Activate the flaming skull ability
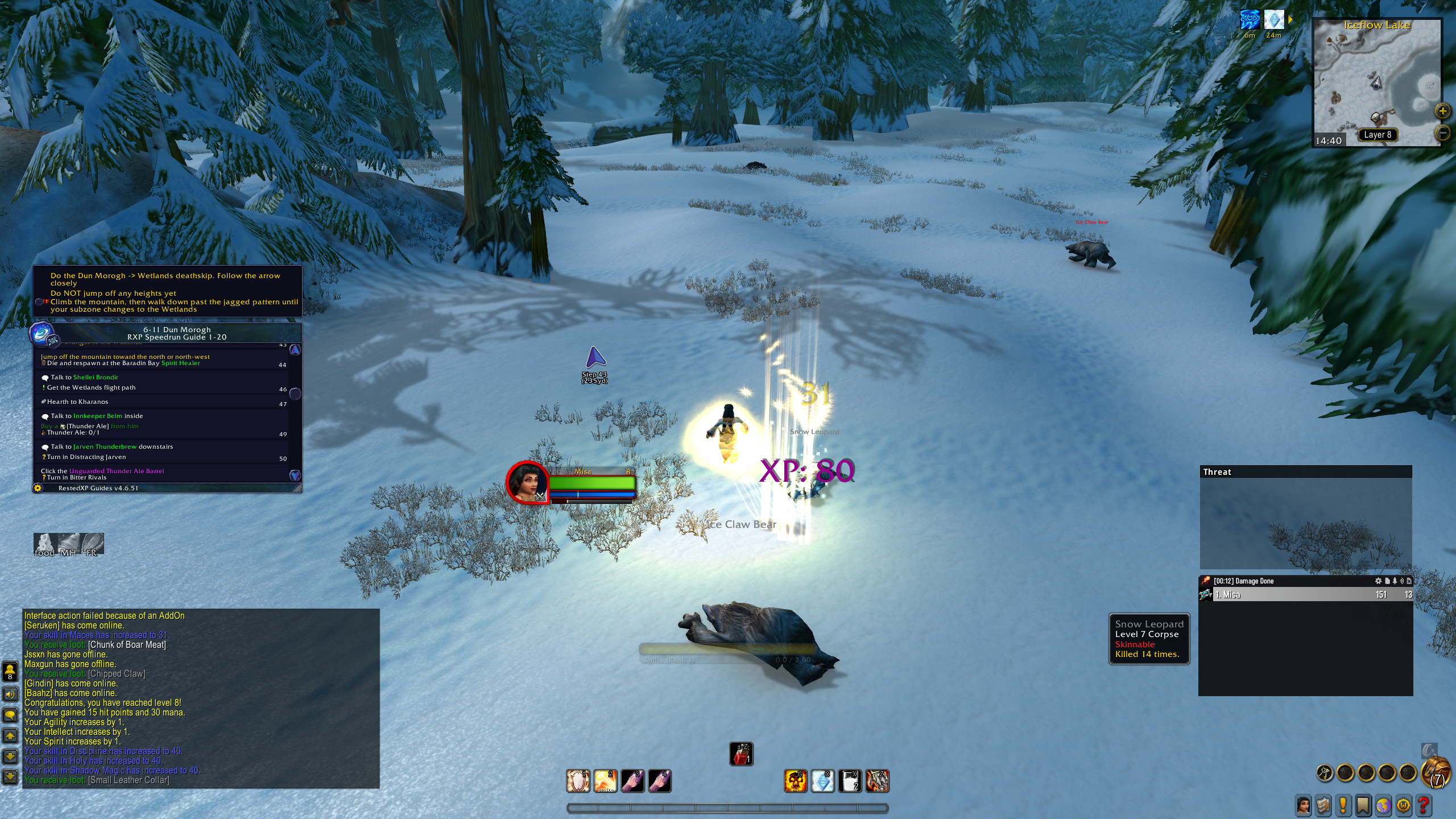Screen dimensions: 1456x819 [795, 781]
